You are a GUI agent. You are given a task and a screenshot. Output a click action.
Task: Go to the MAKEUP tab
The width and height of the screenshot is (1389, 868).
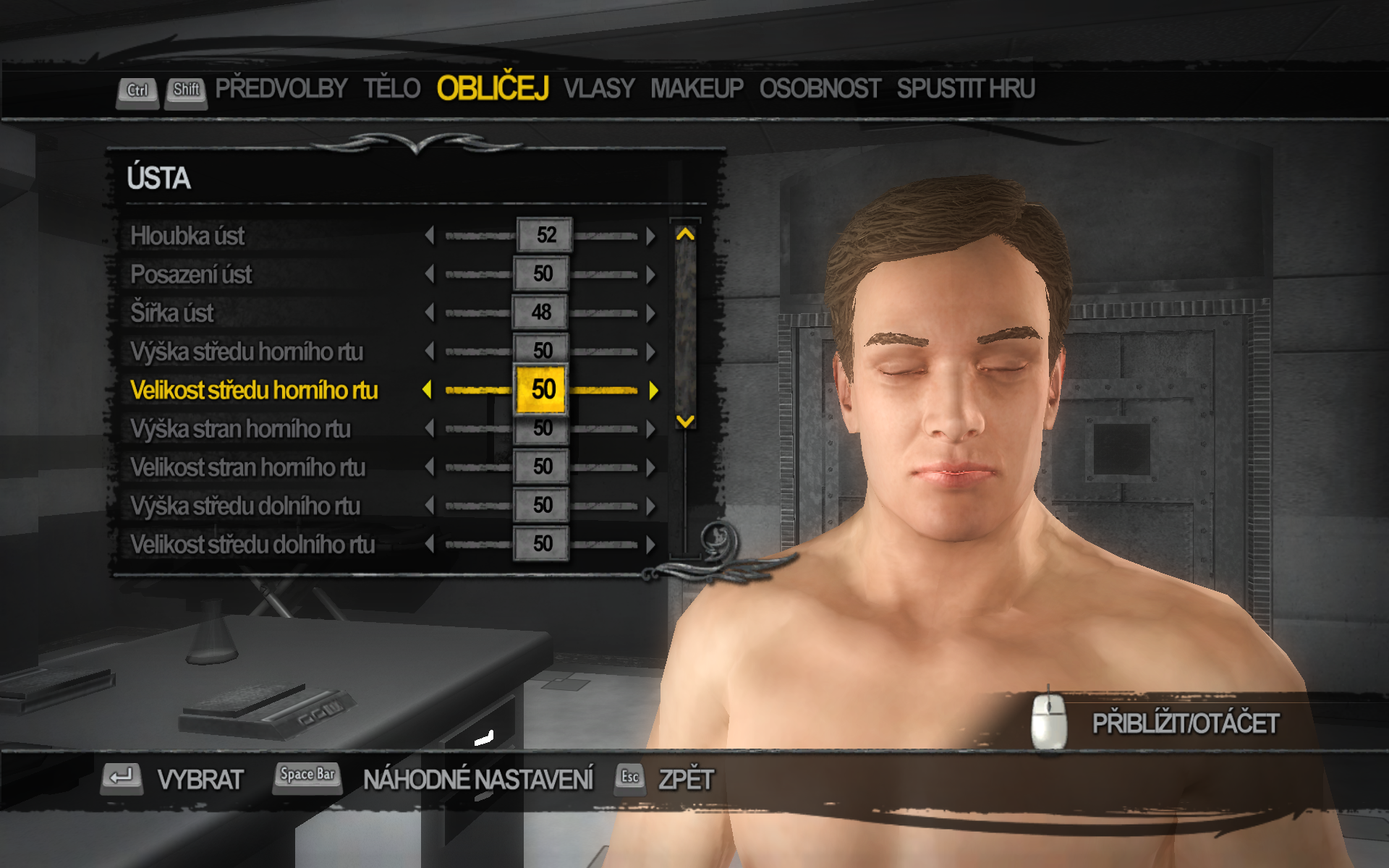coord(697,89)
